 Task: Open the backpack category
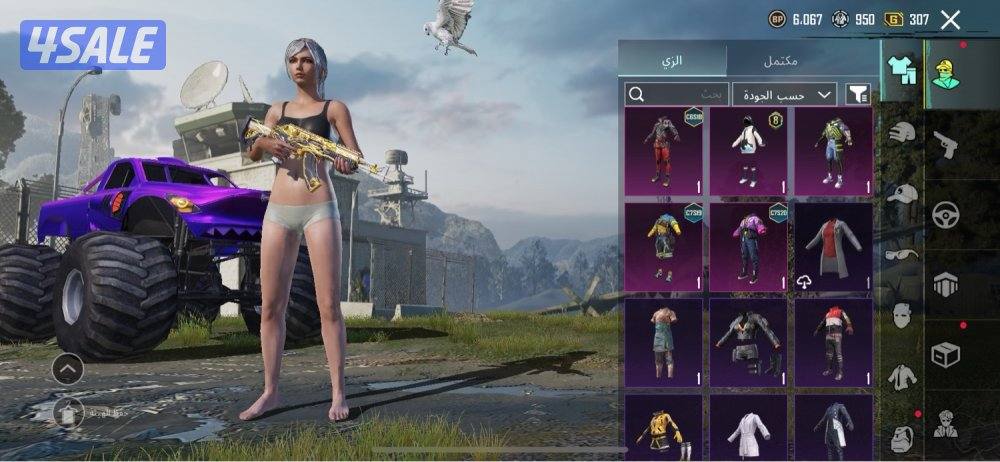[902, 435]
